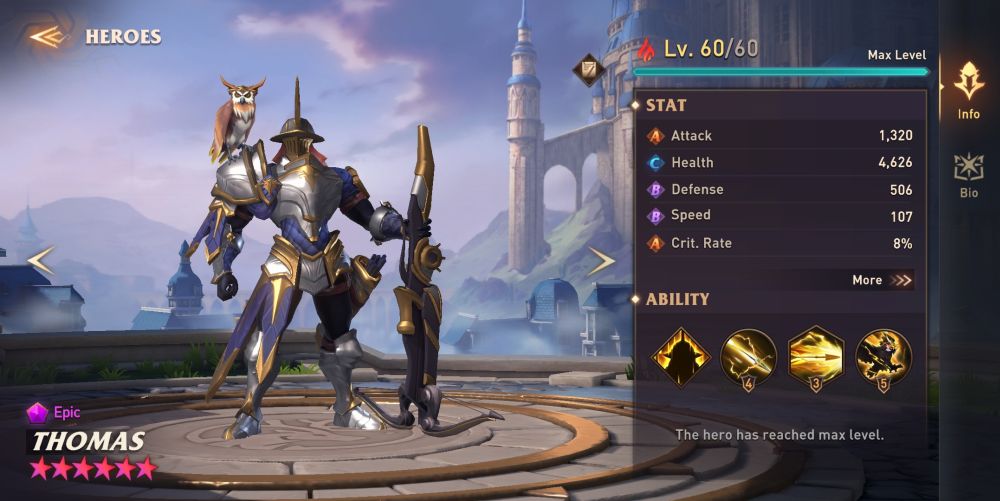Show More hero stats
Screen dimensions: 1000x501
882,280
